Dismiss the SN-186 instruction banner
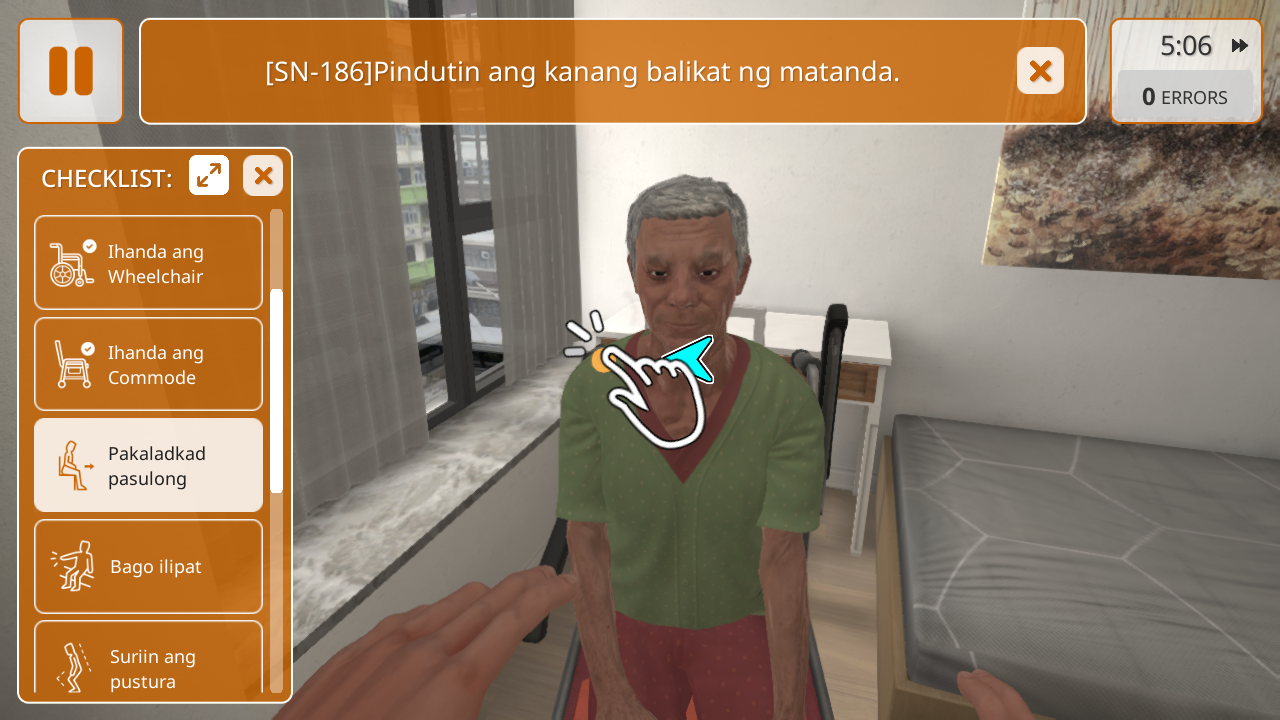Viewport: 1280px width, 720px height. coord(1040,71)
